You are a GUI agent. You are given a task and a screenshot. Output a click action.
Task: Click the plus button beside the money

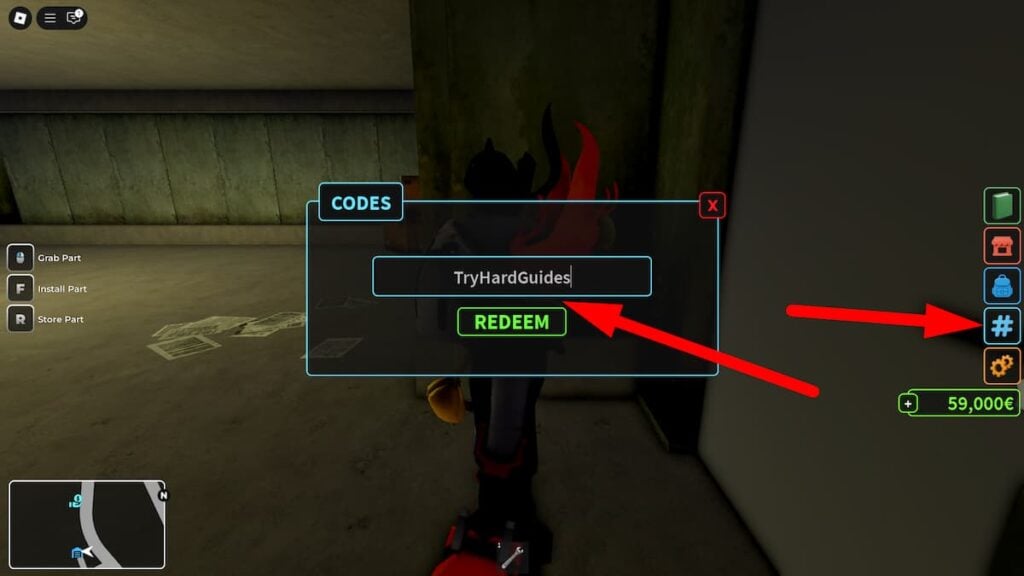(909, 404)
